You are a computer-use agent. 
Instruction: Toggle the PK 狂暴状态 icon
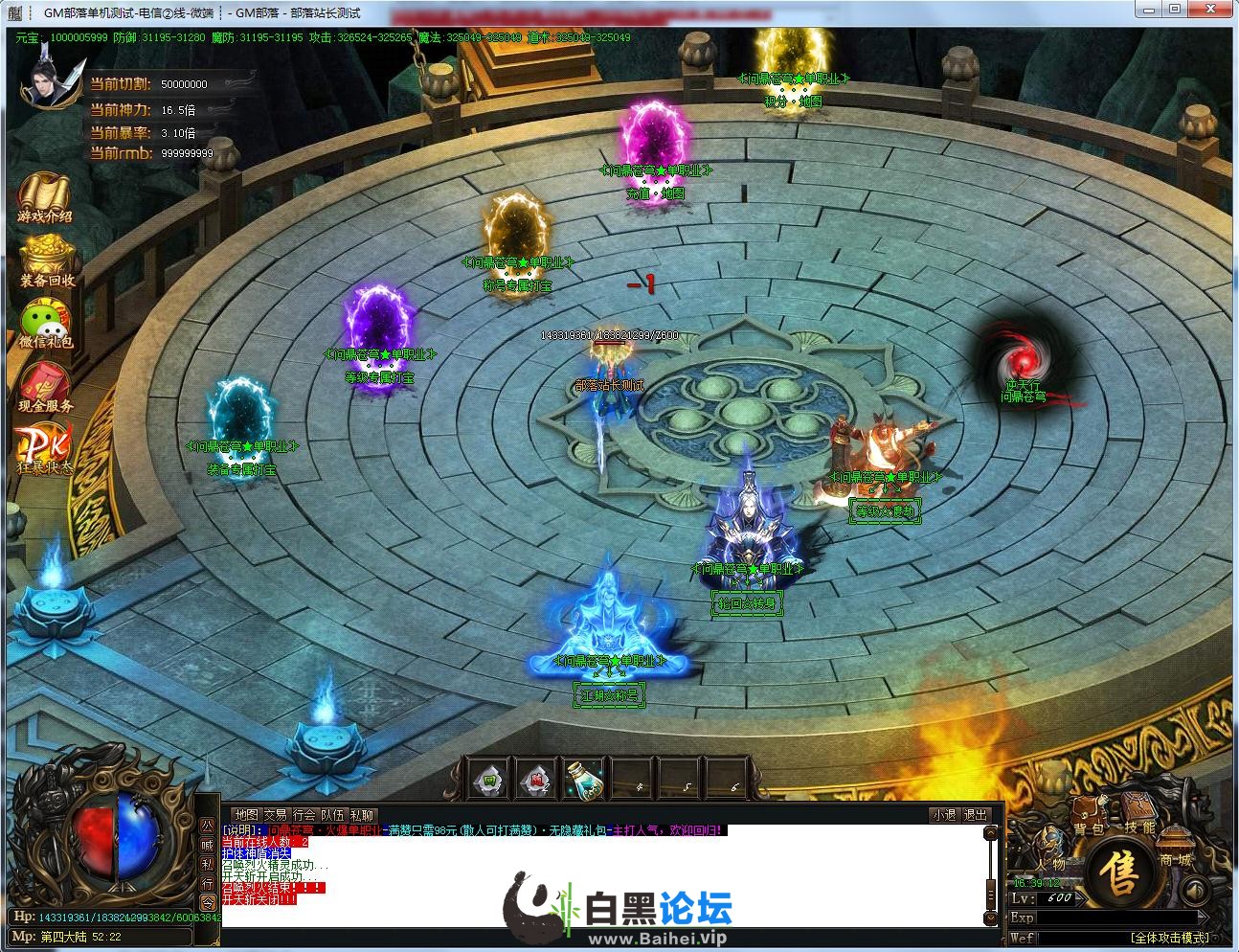coord(44,448)
